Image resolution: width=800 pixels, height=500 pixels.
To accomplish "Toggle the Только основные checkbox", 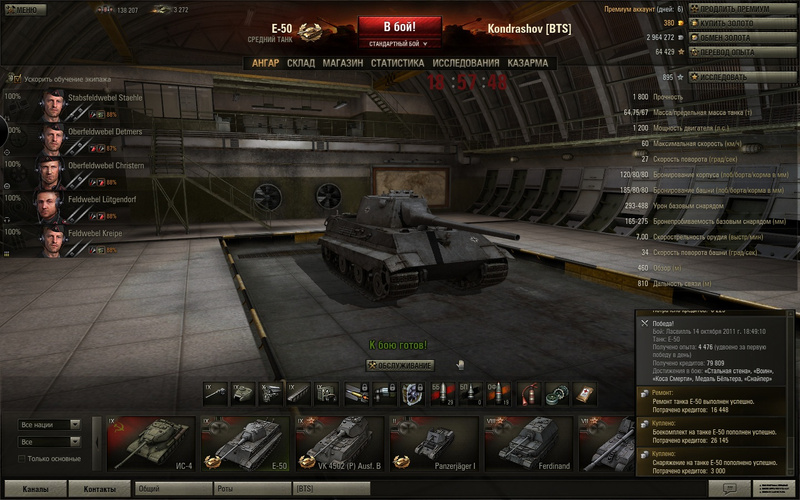I will pos(23,459).
